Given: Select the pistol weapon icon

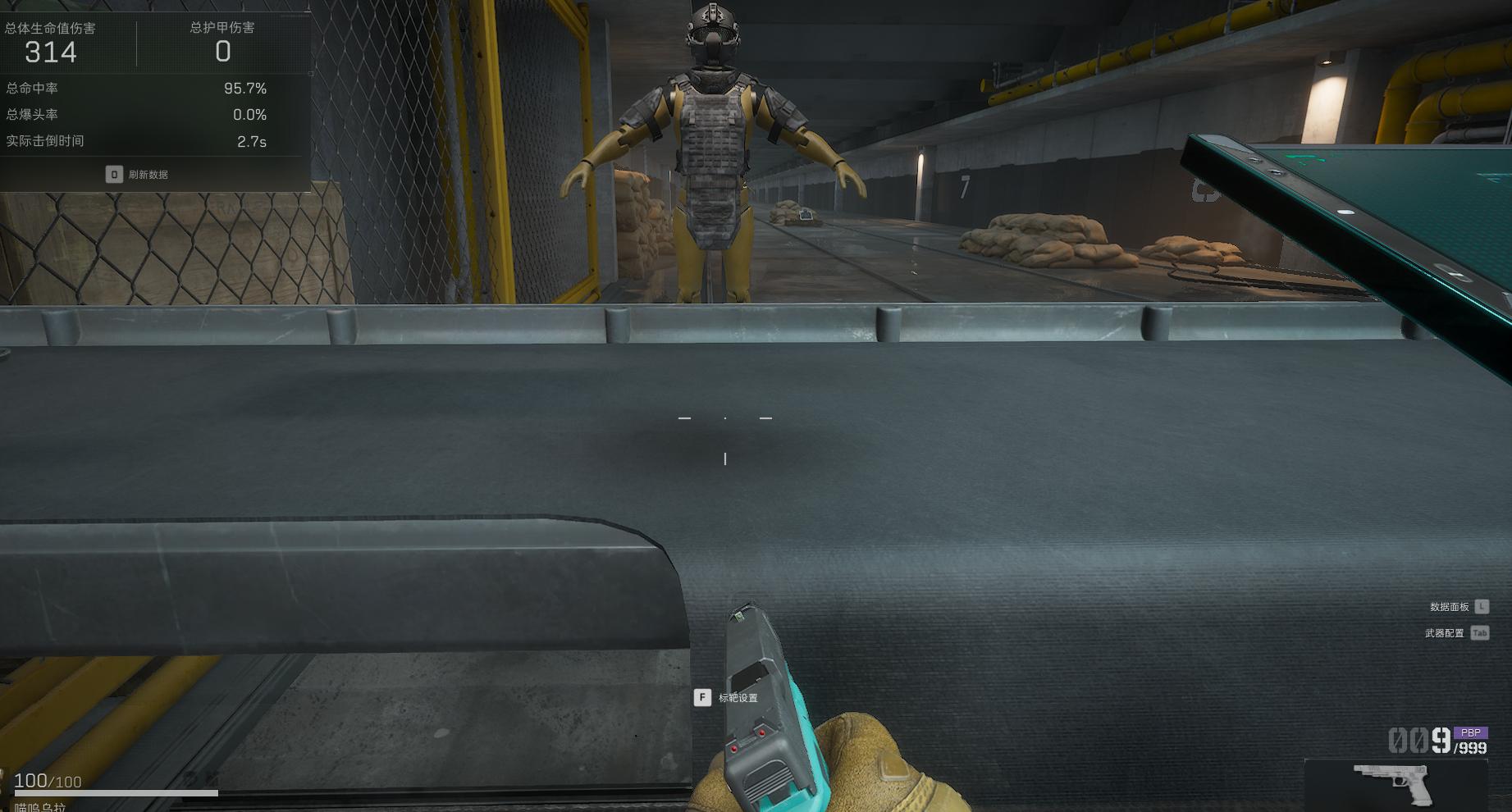Looking at the screenshot, I should (1394, 783).
